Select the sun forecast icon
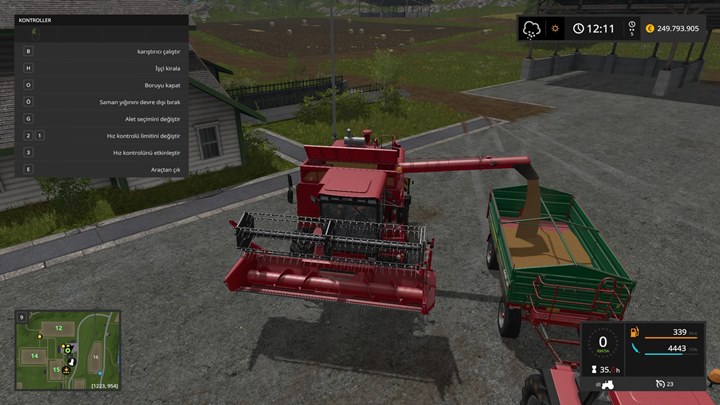The image size is (720, 405). point(555,28)
